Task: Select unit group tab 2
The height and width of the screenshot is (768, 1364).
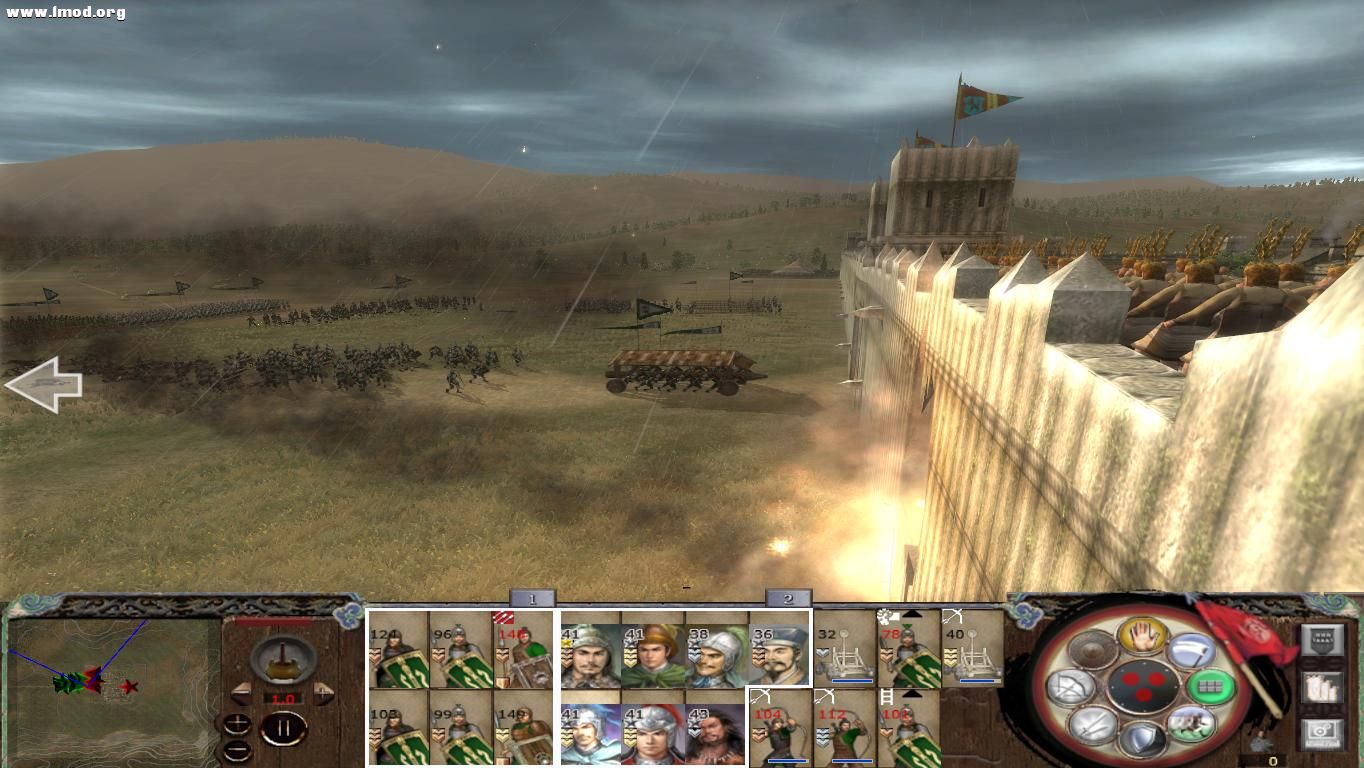Action: coord(788,598)
